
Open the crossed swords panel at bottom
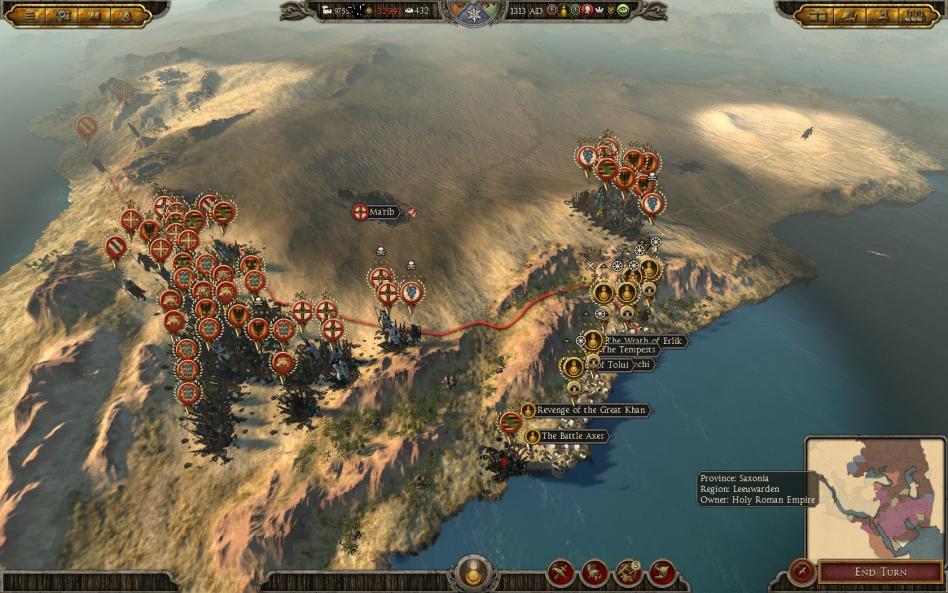pyautogui.click(x=562, y=573)
